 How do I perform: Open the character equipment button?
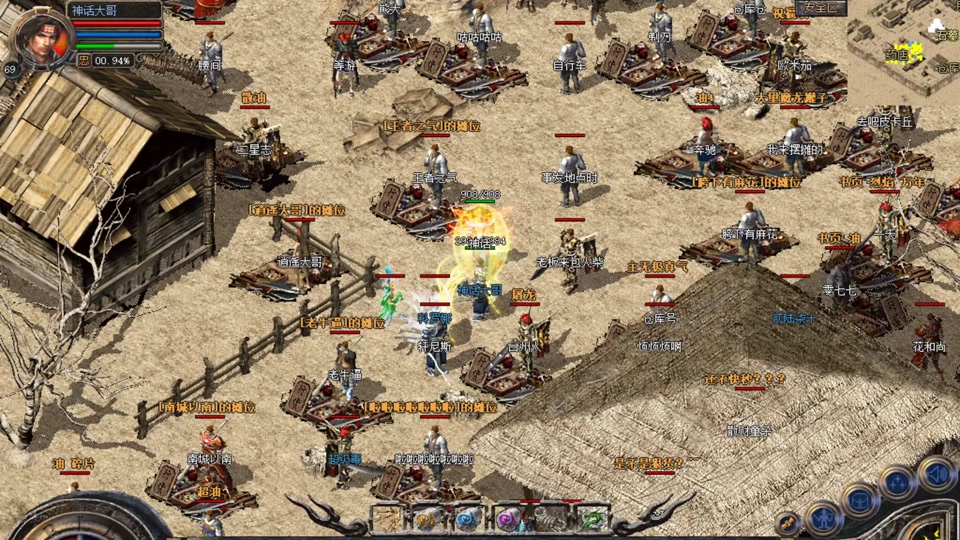click(823, 516)
